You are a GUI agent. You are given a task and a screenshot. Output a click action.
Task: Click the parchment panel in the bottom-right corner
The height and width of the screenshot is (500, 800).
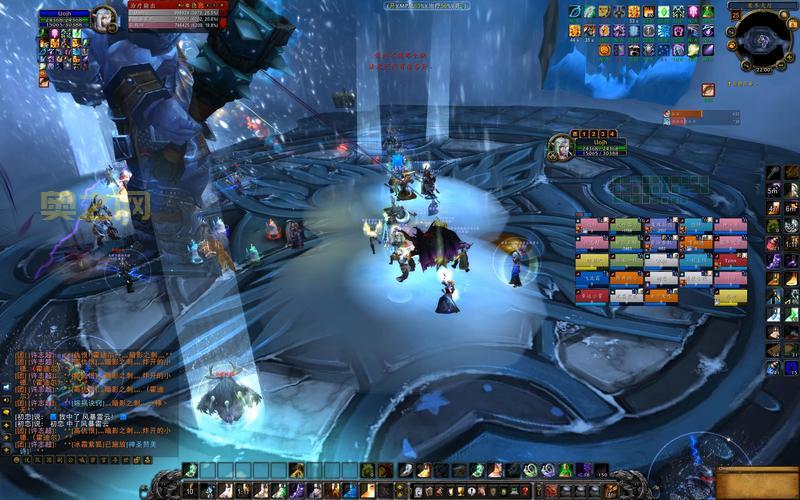tap(757, 483)
